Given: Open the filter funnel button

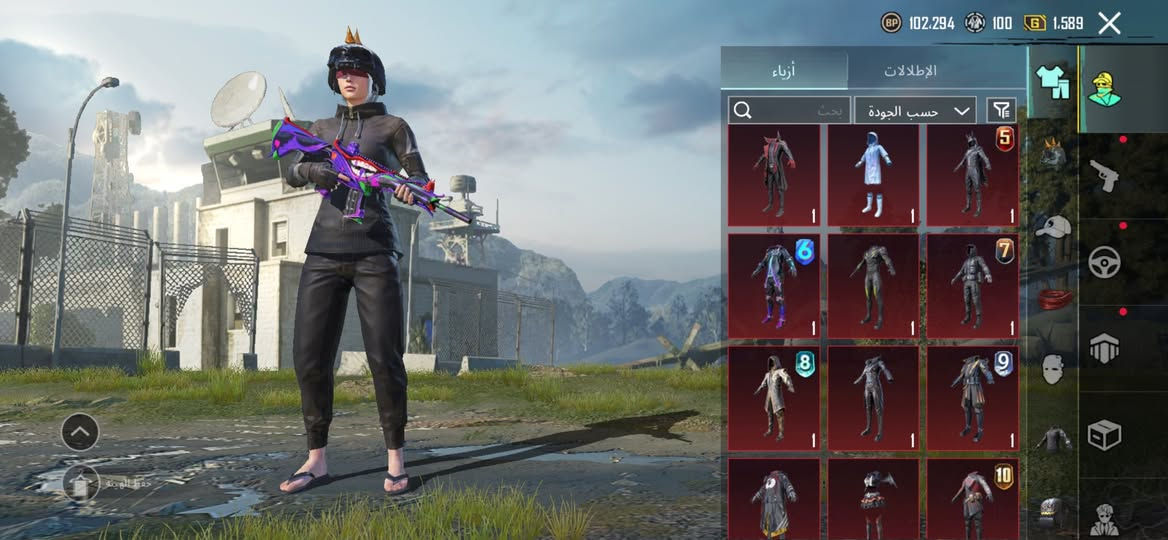Looking at the screenshot, I should pos(1000,110).
